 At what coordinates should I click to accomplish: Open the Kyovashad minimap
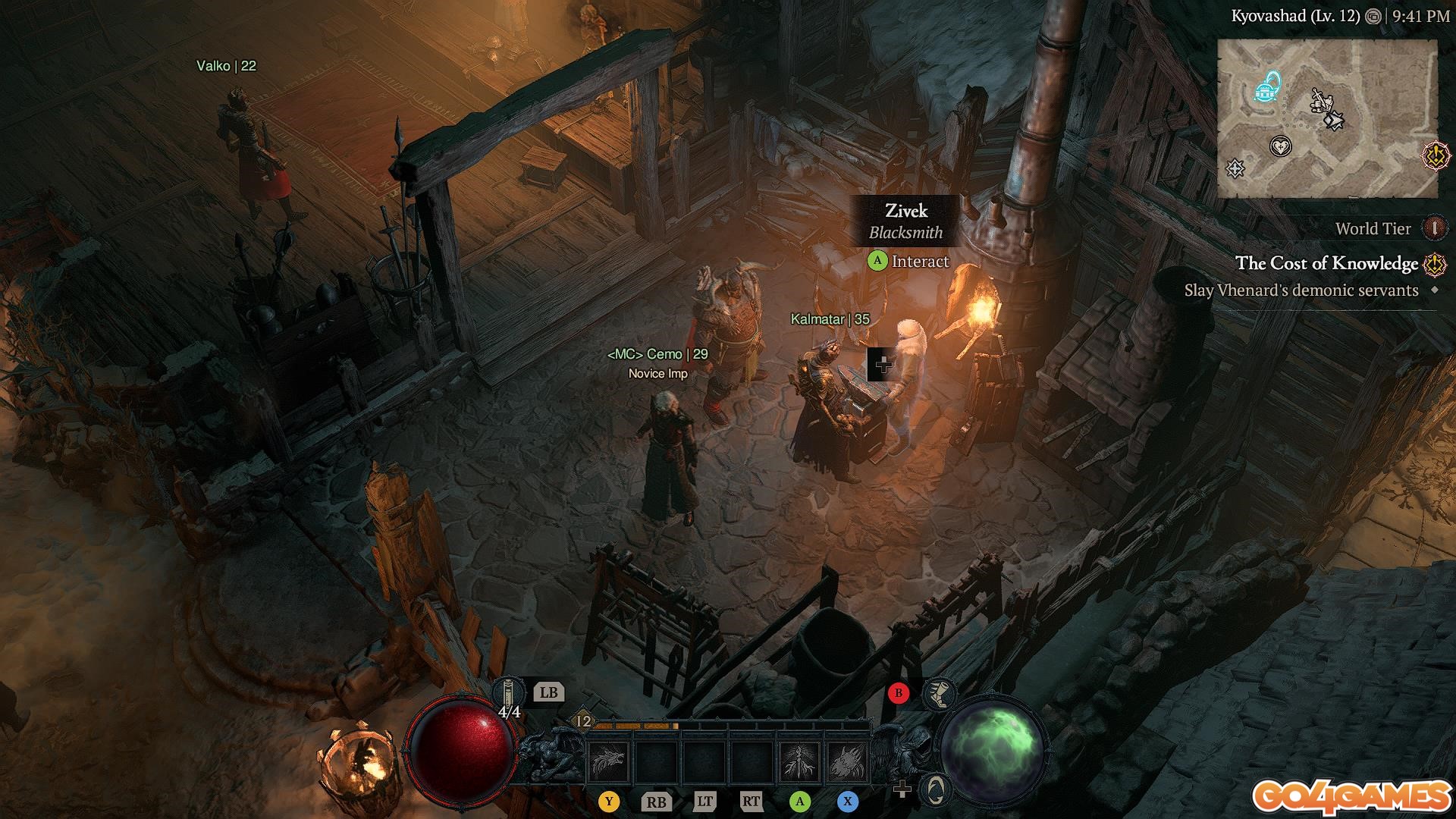[1327, 118]
